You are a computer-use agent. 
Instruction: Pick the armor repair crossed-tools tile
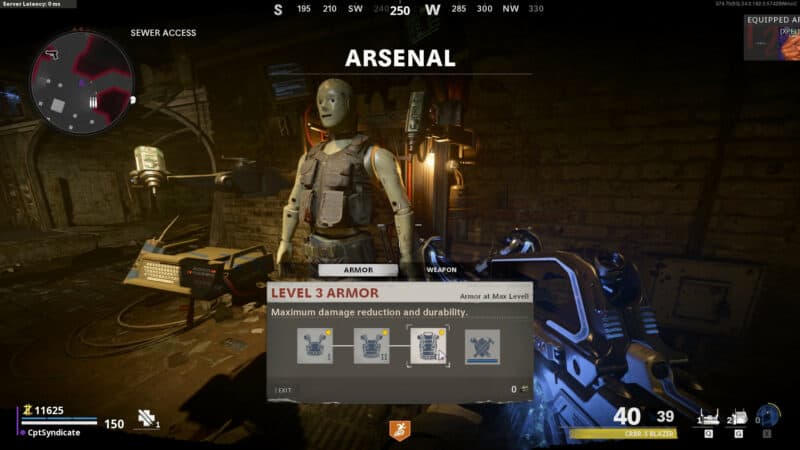(x=482, y=346)
